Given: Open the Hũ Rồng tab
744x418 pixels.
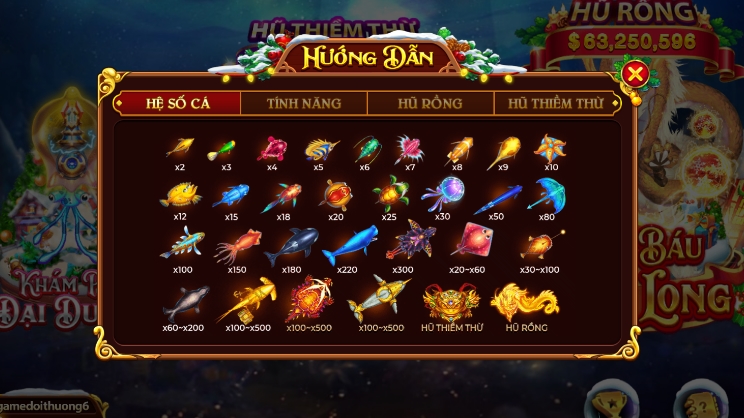Looking at the screenshot, I should (430, 103).
